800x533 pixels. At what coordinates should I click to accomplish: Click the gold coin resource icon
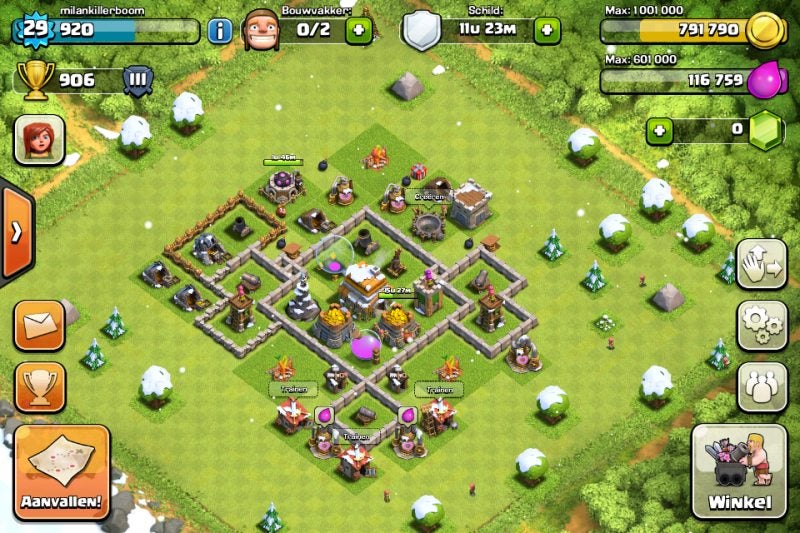767,30
